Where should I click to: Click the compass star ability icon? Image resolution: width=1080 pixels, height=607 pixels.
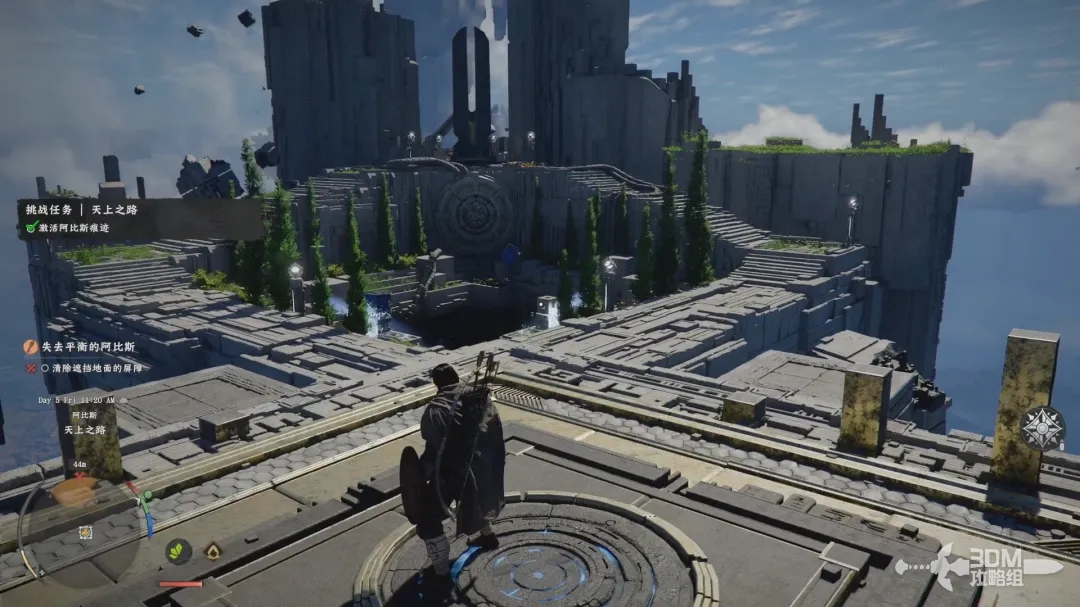point(1042,428)
